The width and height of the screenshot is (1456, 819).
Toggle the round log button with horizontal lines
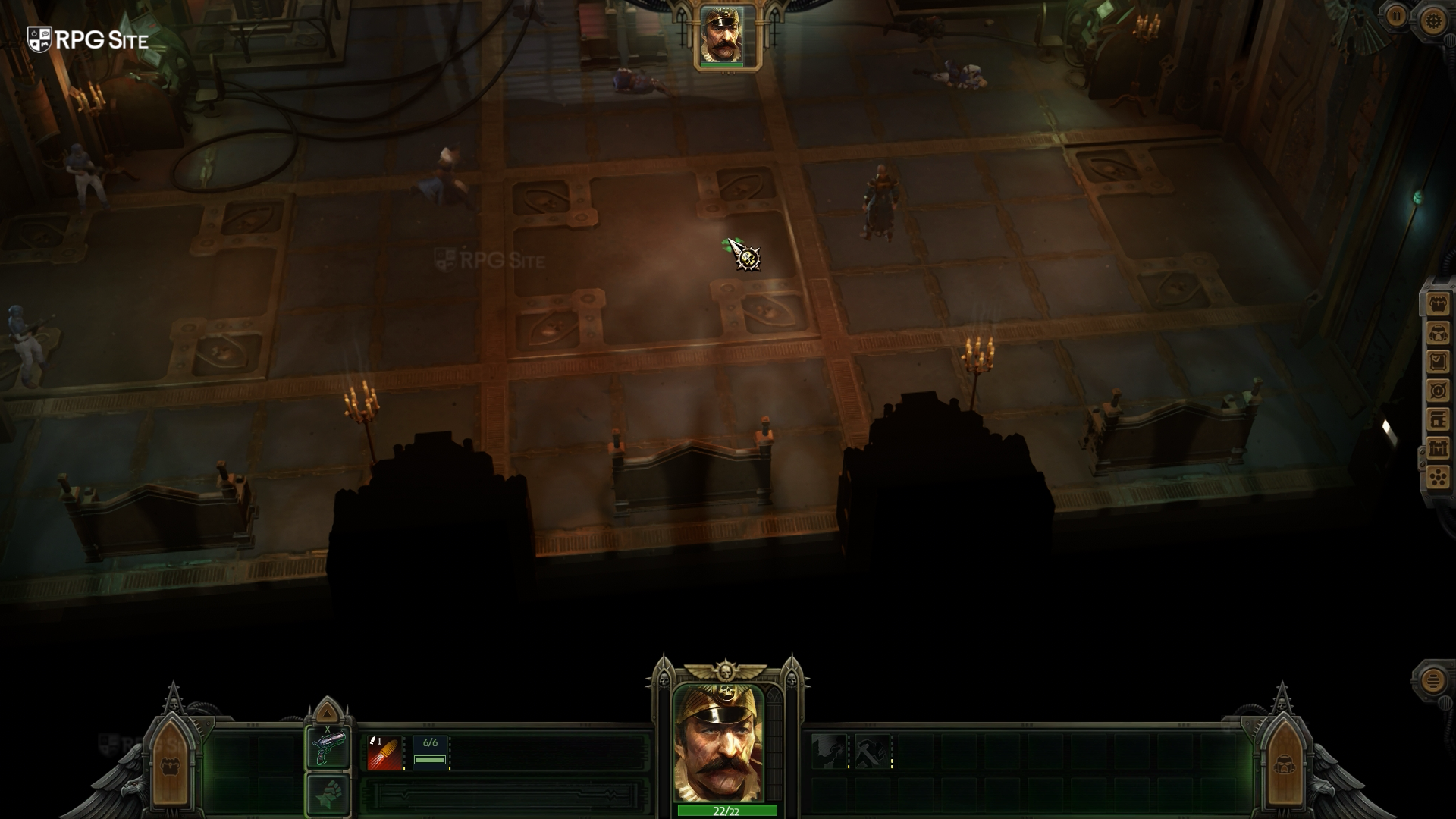1432,680
